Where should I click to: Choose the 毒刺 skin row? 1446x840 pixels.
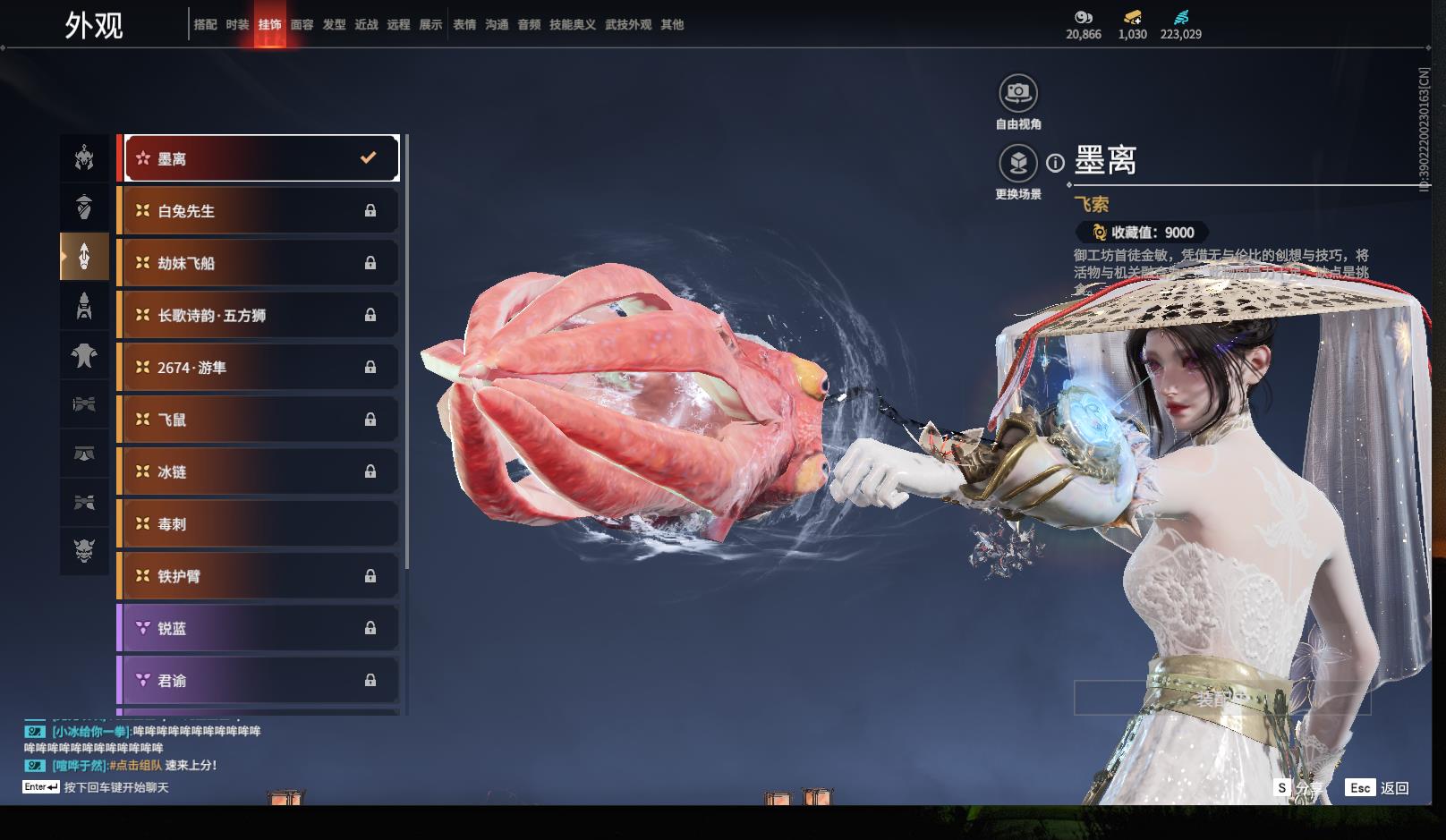[259, 524]
